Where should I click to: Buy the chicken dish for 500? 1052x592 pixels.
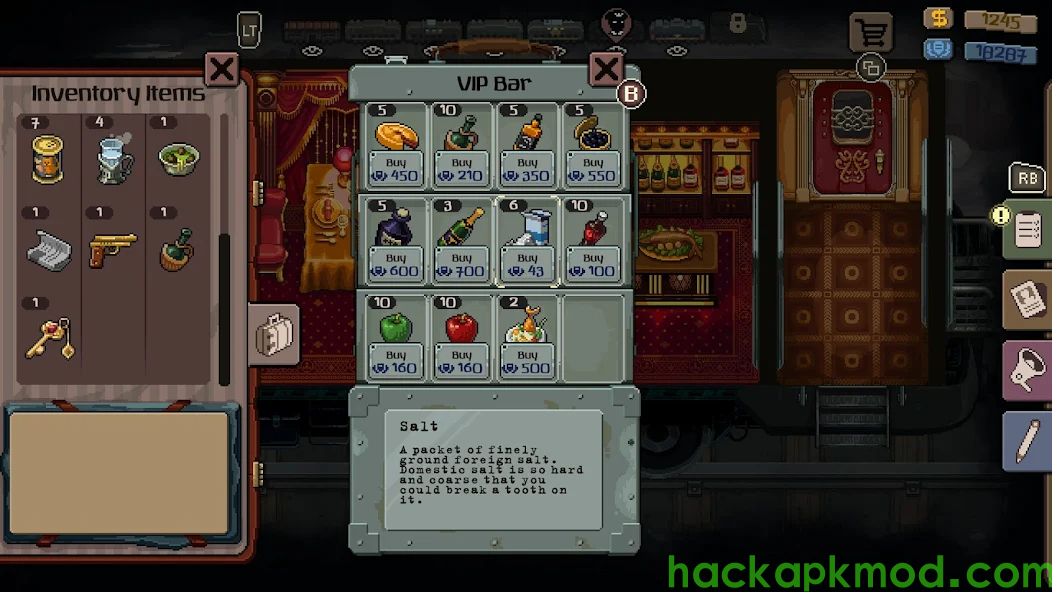click(528, 361)
